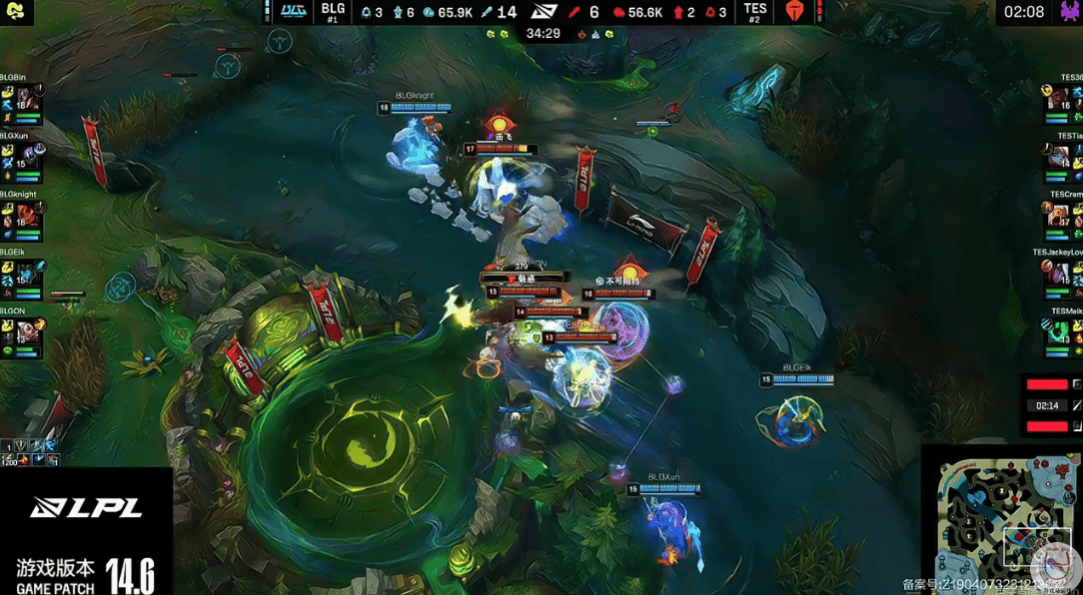Select TES369's champion portrait
Image resolution: width=1083 pixels, height=595 pixels.
pos(1060,97)
